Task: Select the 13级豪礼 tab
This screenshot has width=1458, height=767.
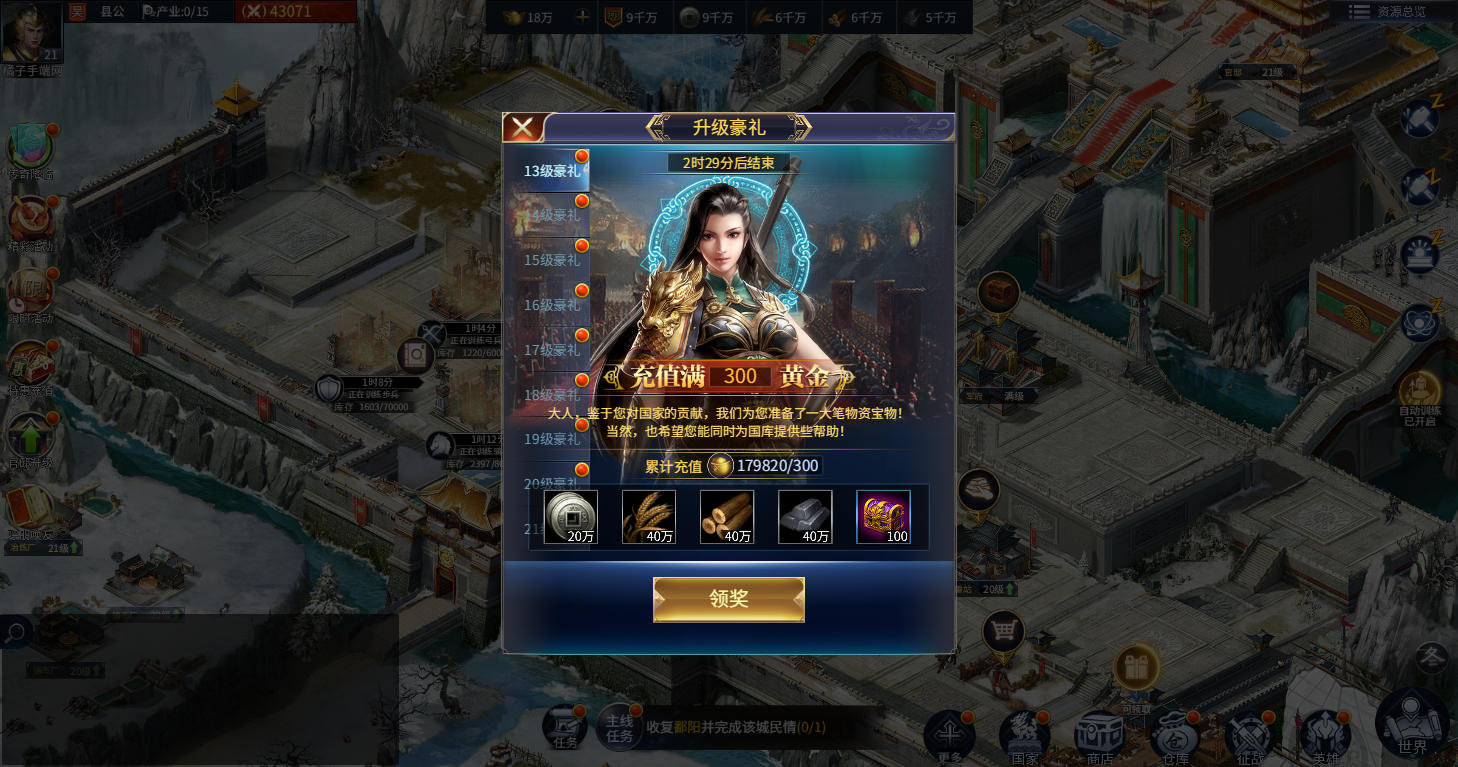Action: coord(552,171)
